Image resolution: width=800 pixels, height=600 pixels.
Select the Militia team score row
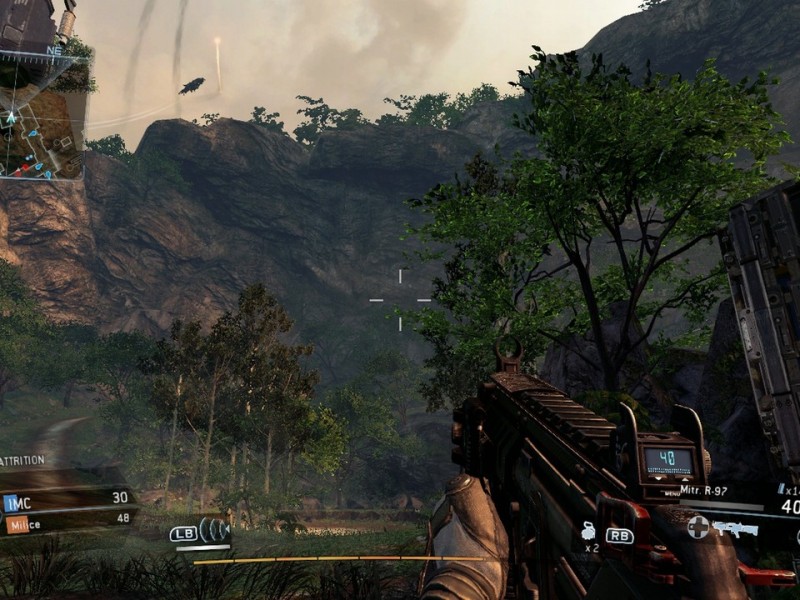68,521
